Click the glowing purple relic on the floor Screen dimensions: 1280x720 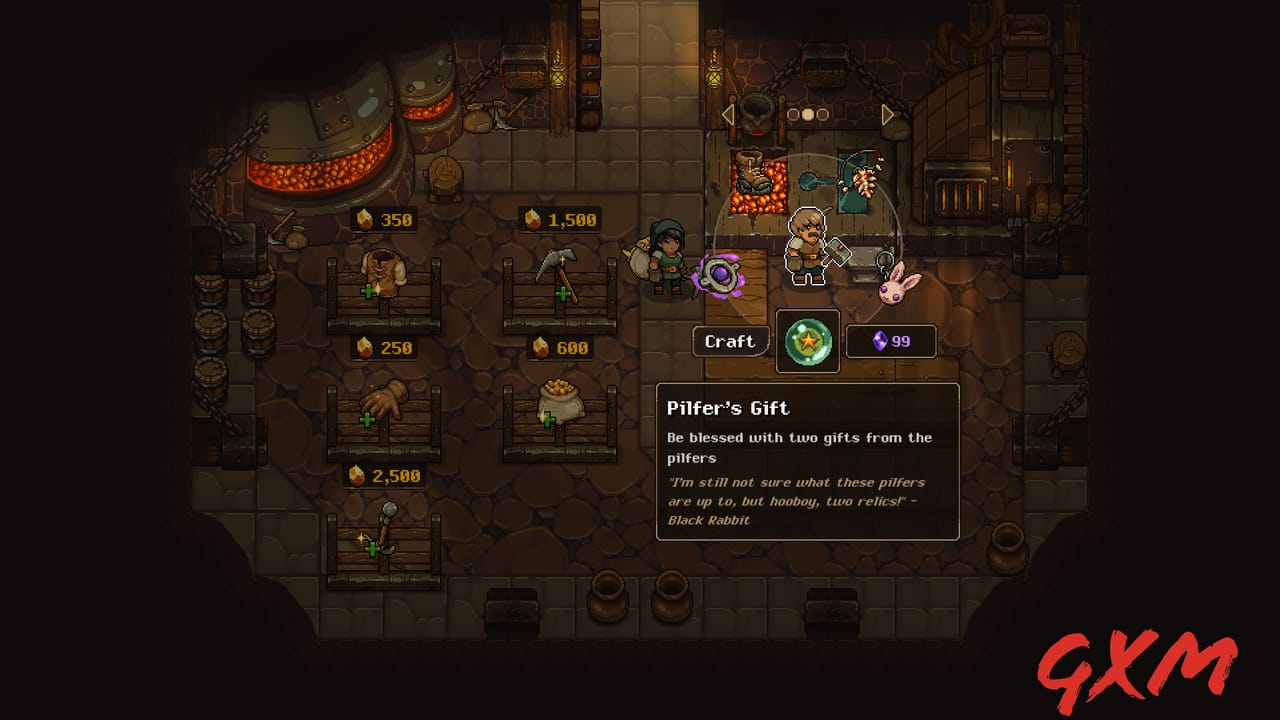click(719, 274)
